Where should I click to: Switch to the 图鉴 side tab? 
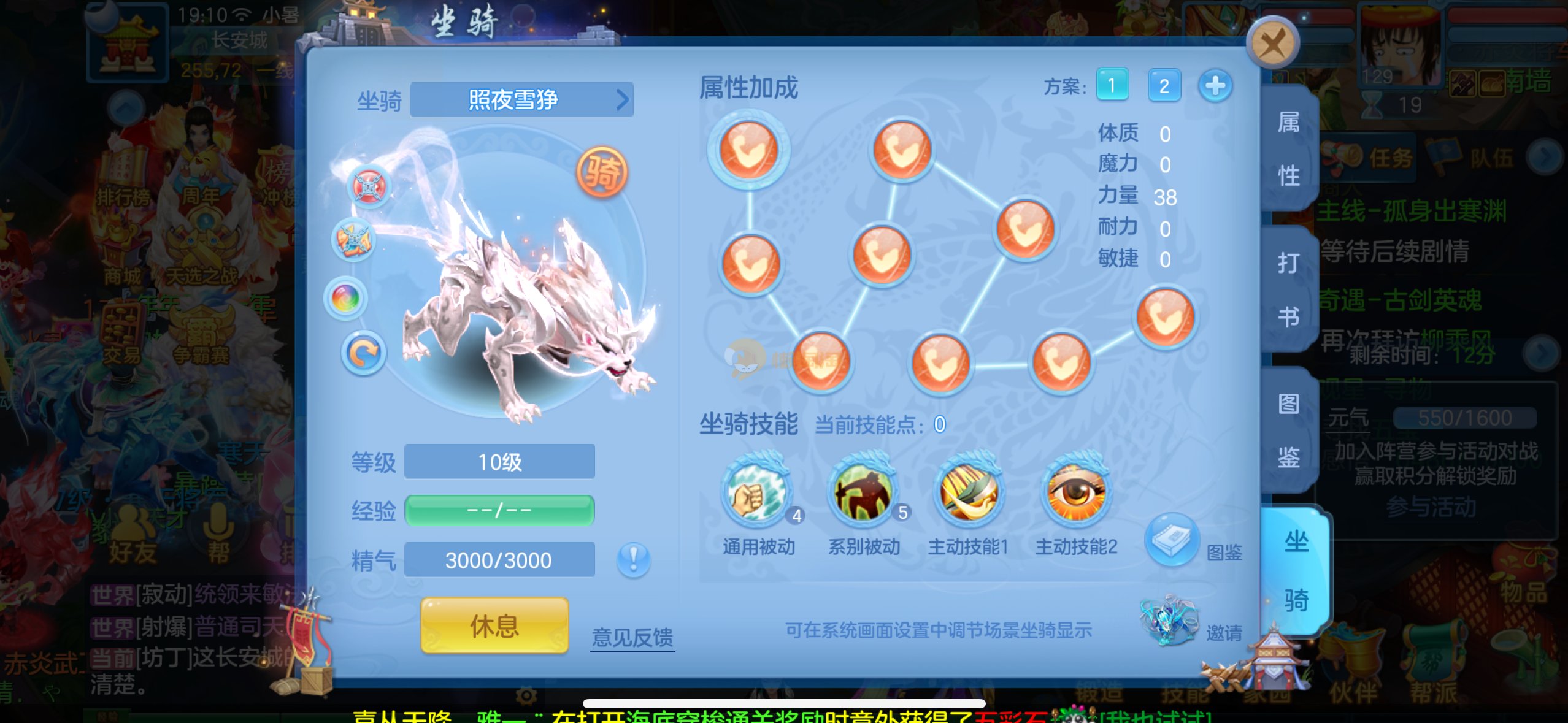(1288, 430)
